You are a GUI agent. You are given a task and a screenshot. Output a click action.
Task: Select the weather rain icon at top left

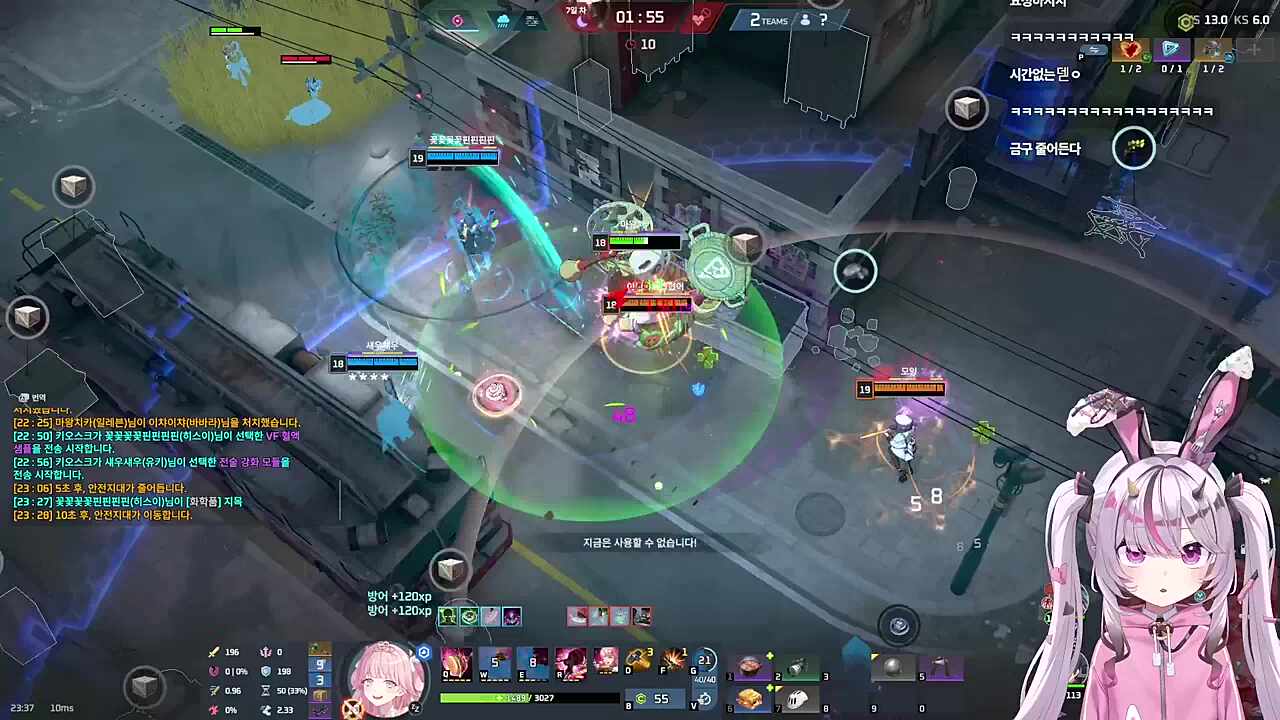pyautogui.click(x=503, y=20)
